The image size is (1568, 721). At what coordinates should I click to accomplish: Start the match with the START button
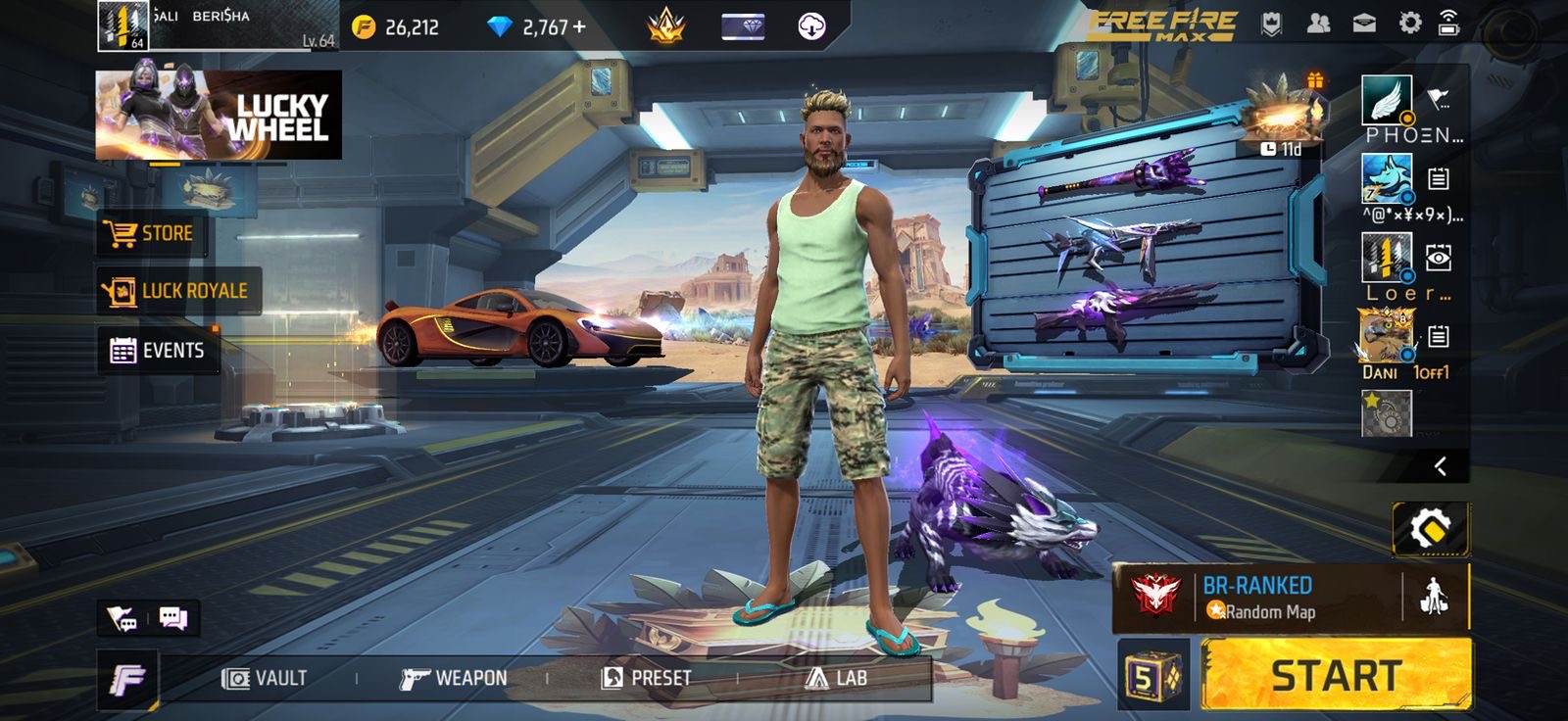1336,675
